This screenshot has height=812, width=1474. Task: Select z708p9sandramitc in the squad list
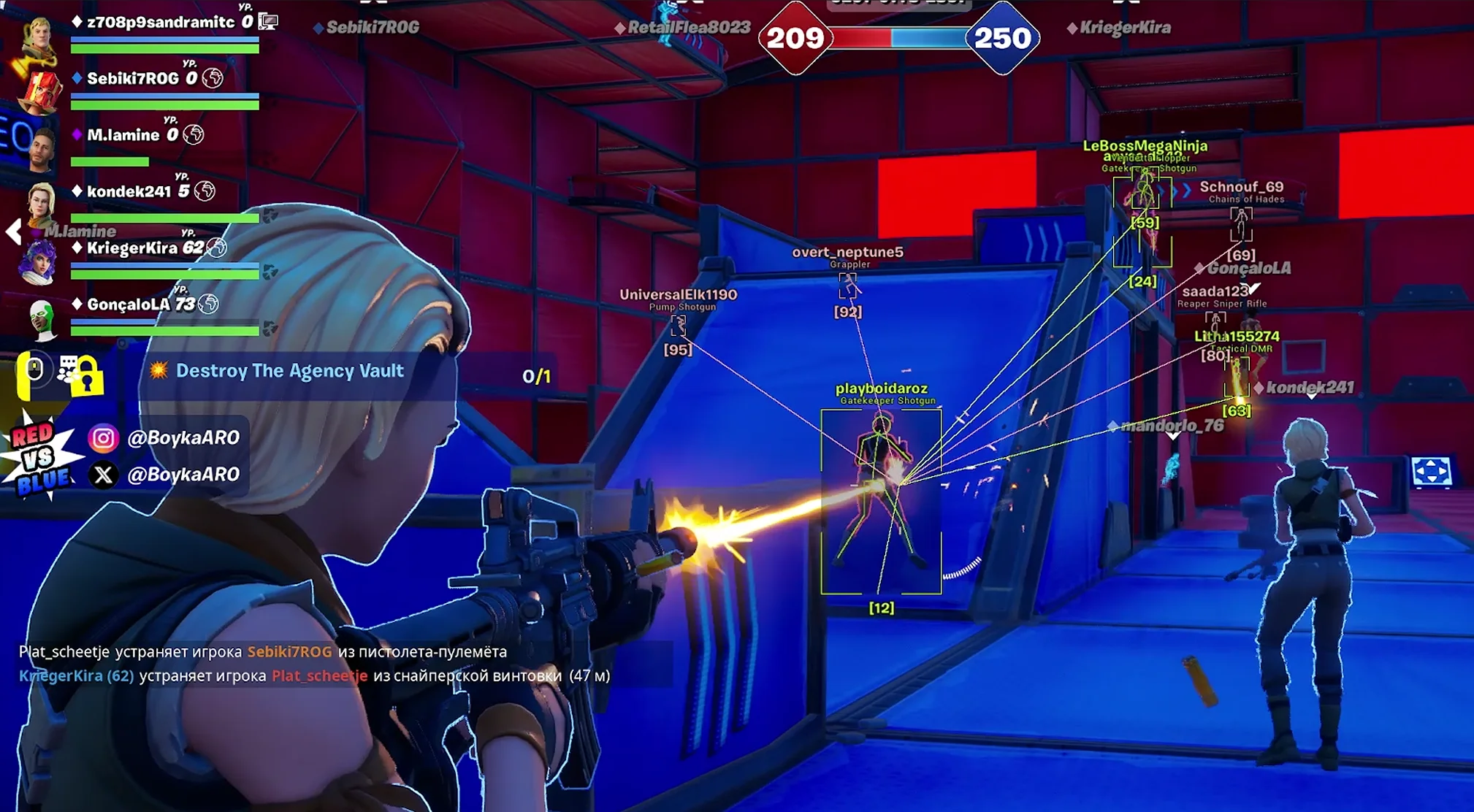click(160, 23)
